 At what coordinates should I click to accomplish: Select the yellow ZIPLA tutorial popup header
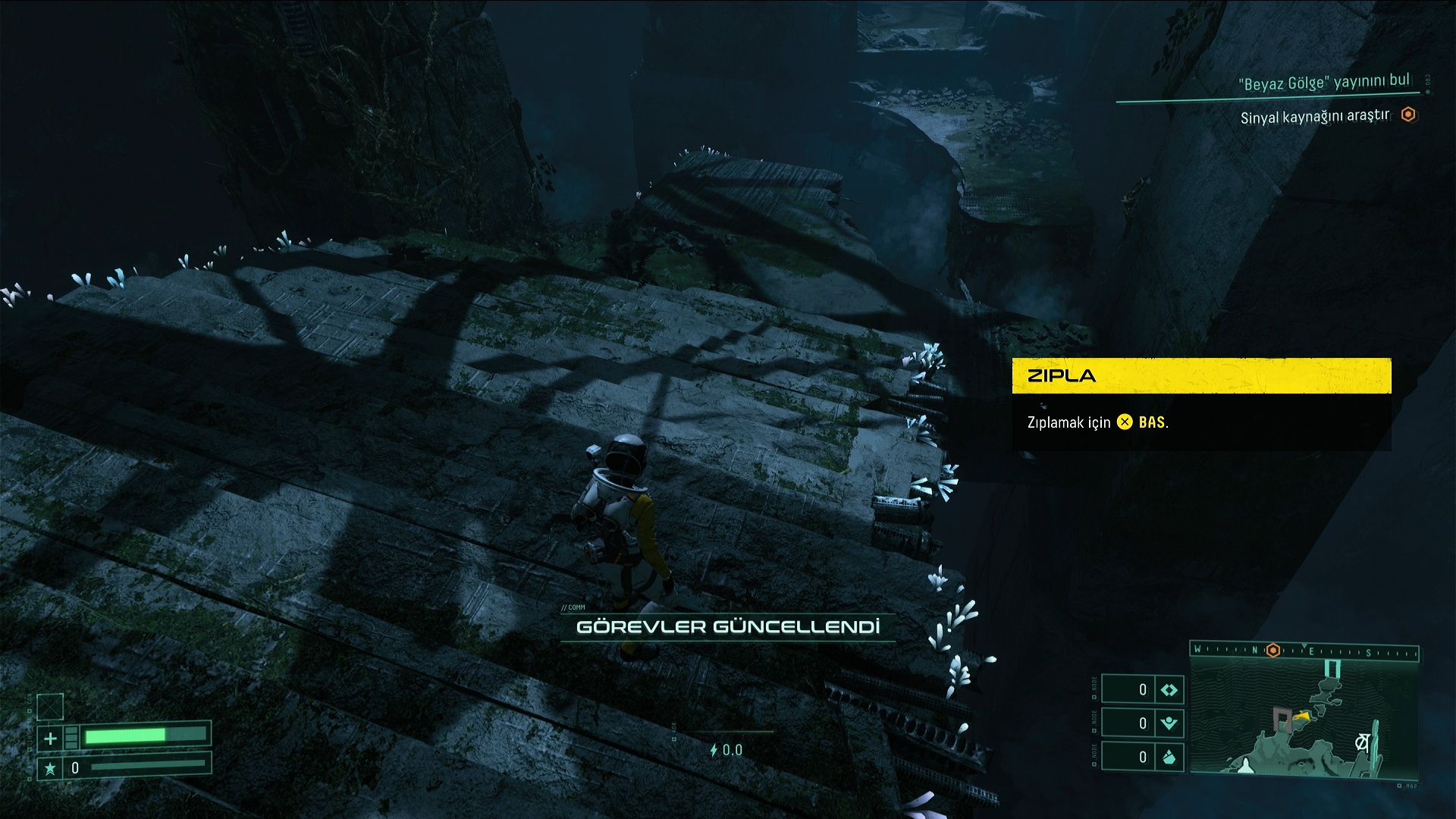(1201, 376)
